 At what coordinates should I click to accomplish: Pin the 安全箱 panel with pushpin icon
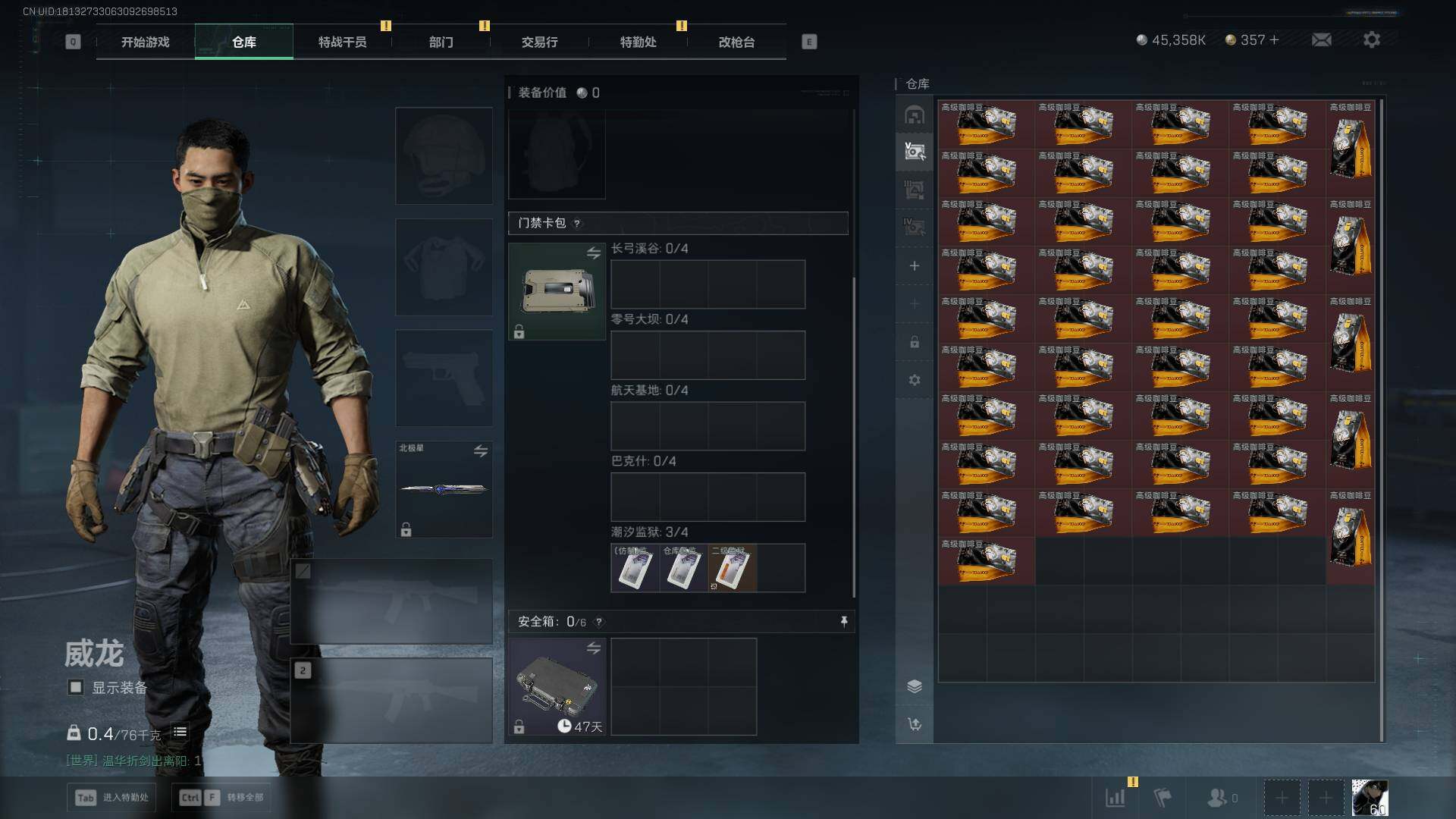tap(844, 622)
